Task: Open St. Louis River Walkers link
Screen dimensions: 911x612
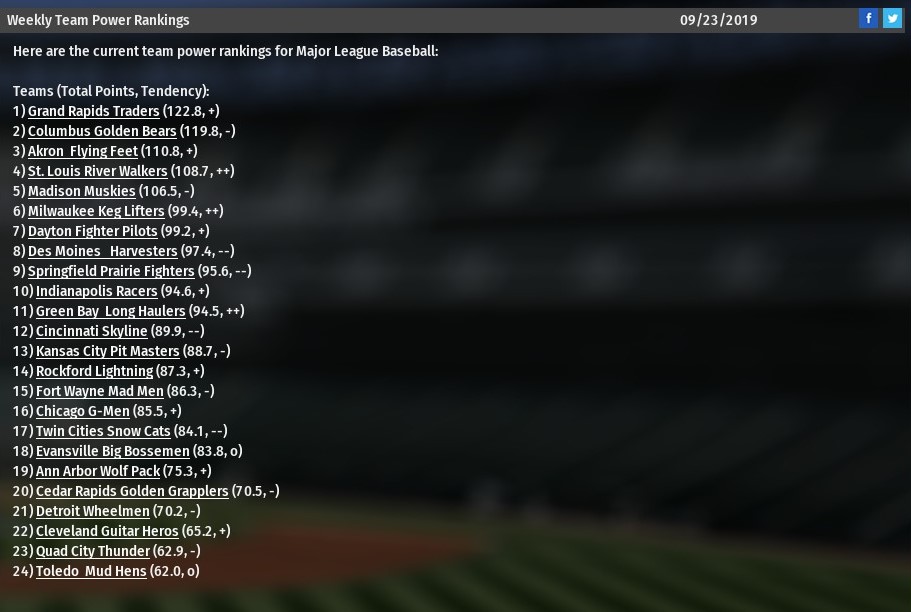Action: click(97, 171)
